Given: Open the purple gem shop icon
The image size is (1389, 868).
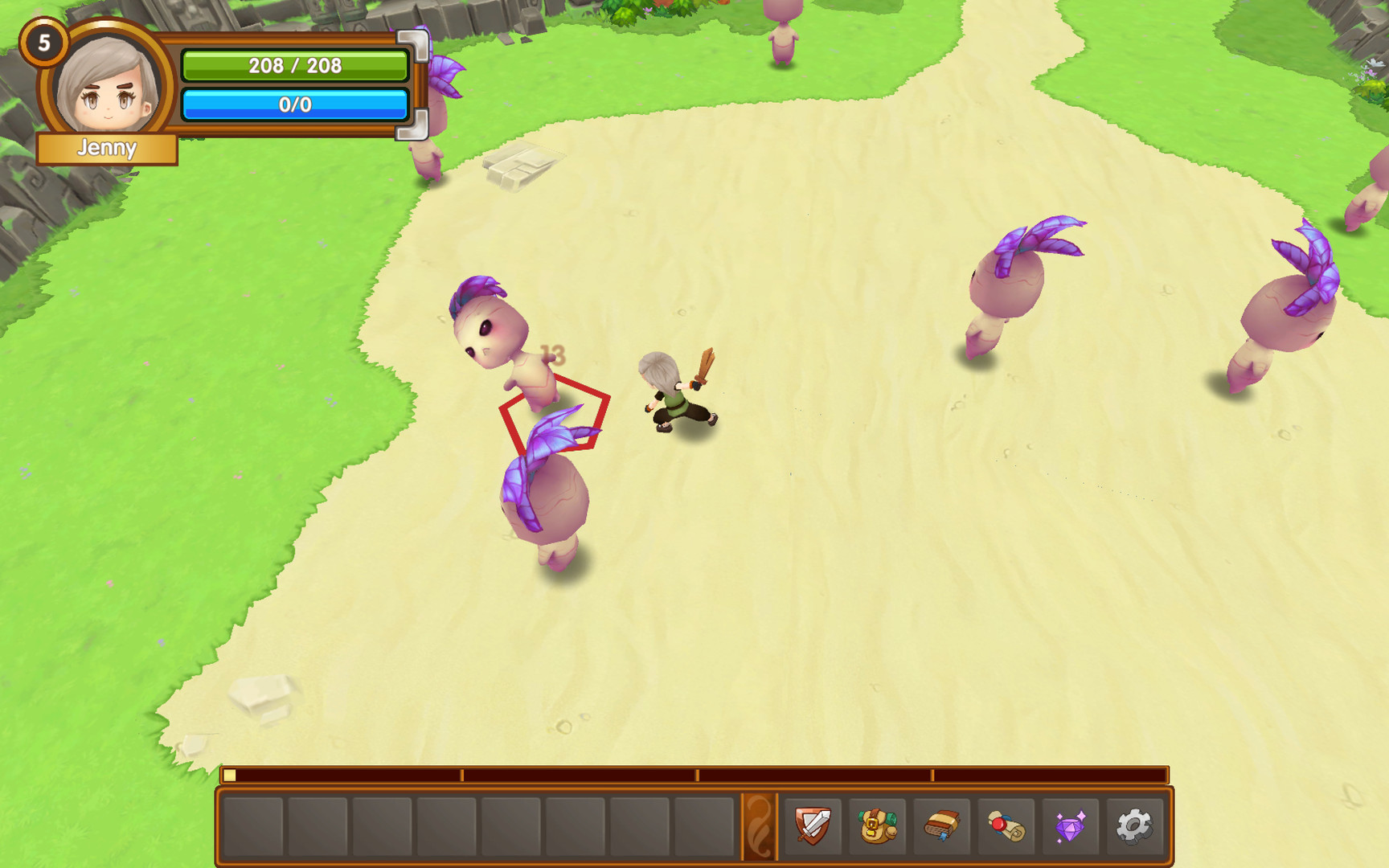Looking at the screenshot, I should pos(1070,825).
